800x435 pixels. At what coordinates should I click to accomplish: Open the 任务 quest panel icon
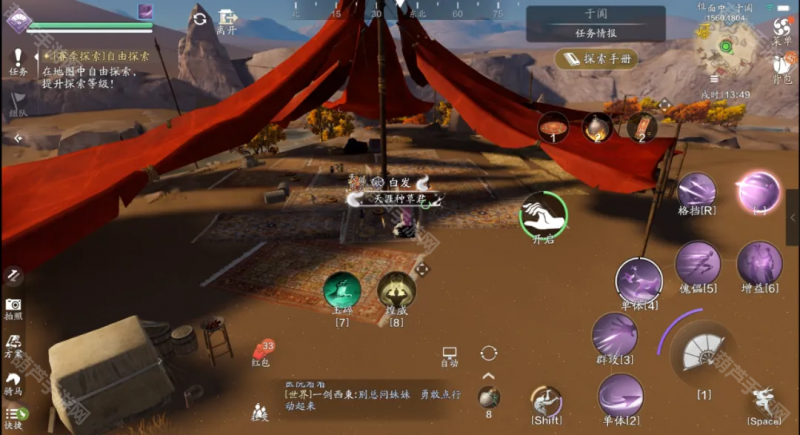point(18,60)
